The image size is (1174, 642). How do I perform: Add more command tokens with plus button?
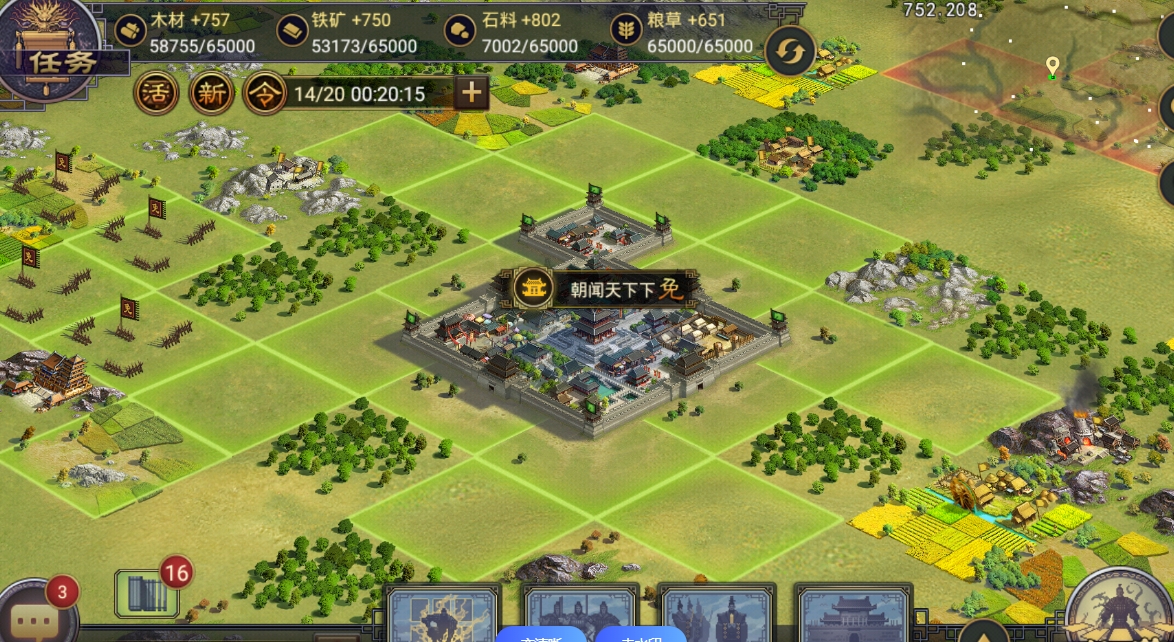point(471,93)
